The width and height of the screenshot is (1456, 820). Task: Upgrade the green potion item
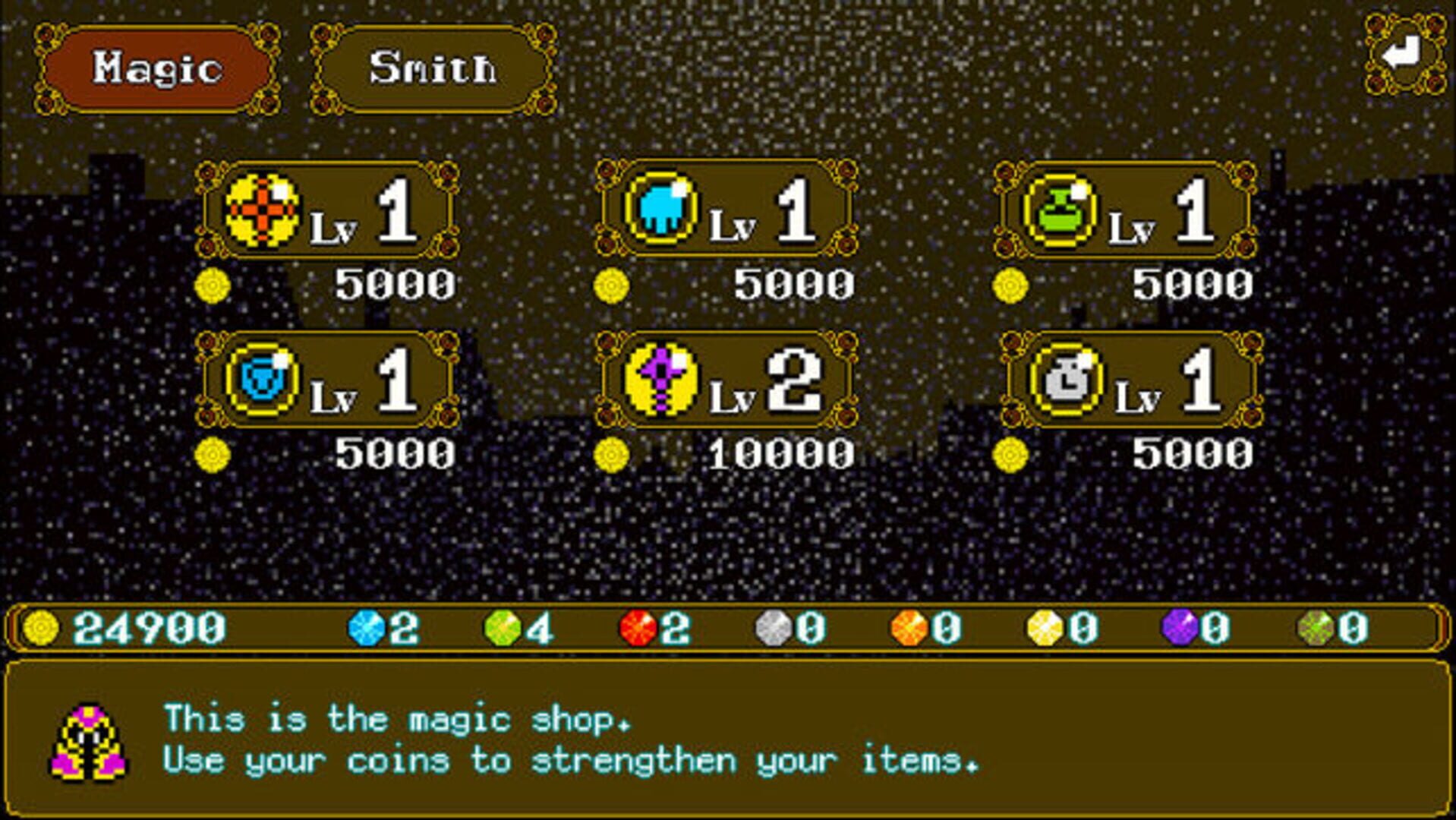click(x=1126, y=210)
